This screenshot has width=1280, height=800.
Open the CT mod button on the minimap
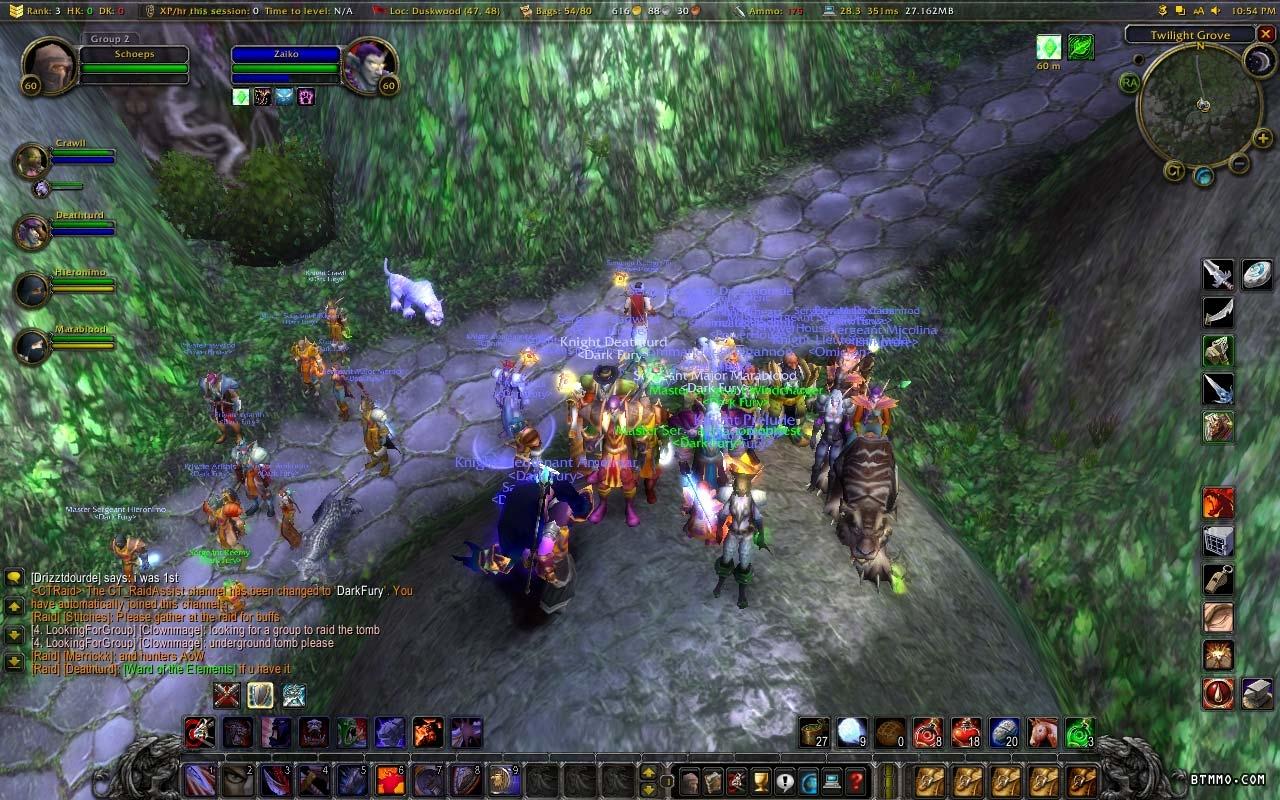[x=1174, y=170]
